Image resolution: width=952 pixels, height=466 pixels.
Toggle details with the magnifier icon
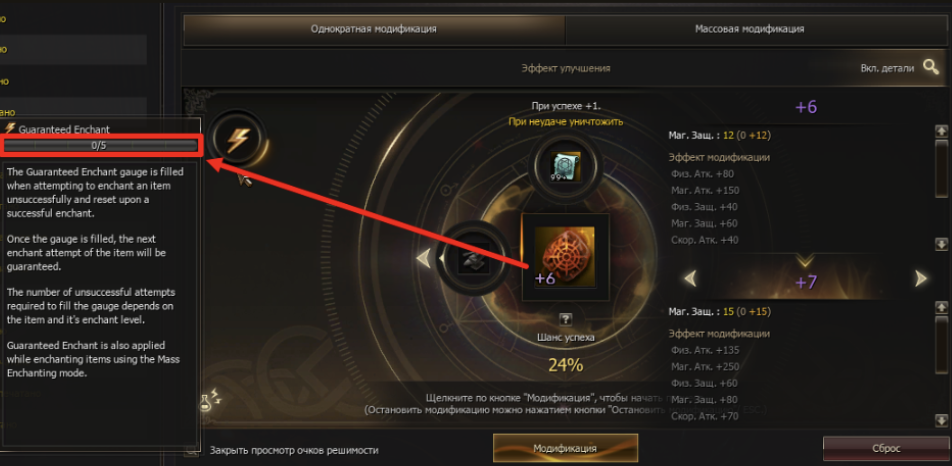[930, 68]
